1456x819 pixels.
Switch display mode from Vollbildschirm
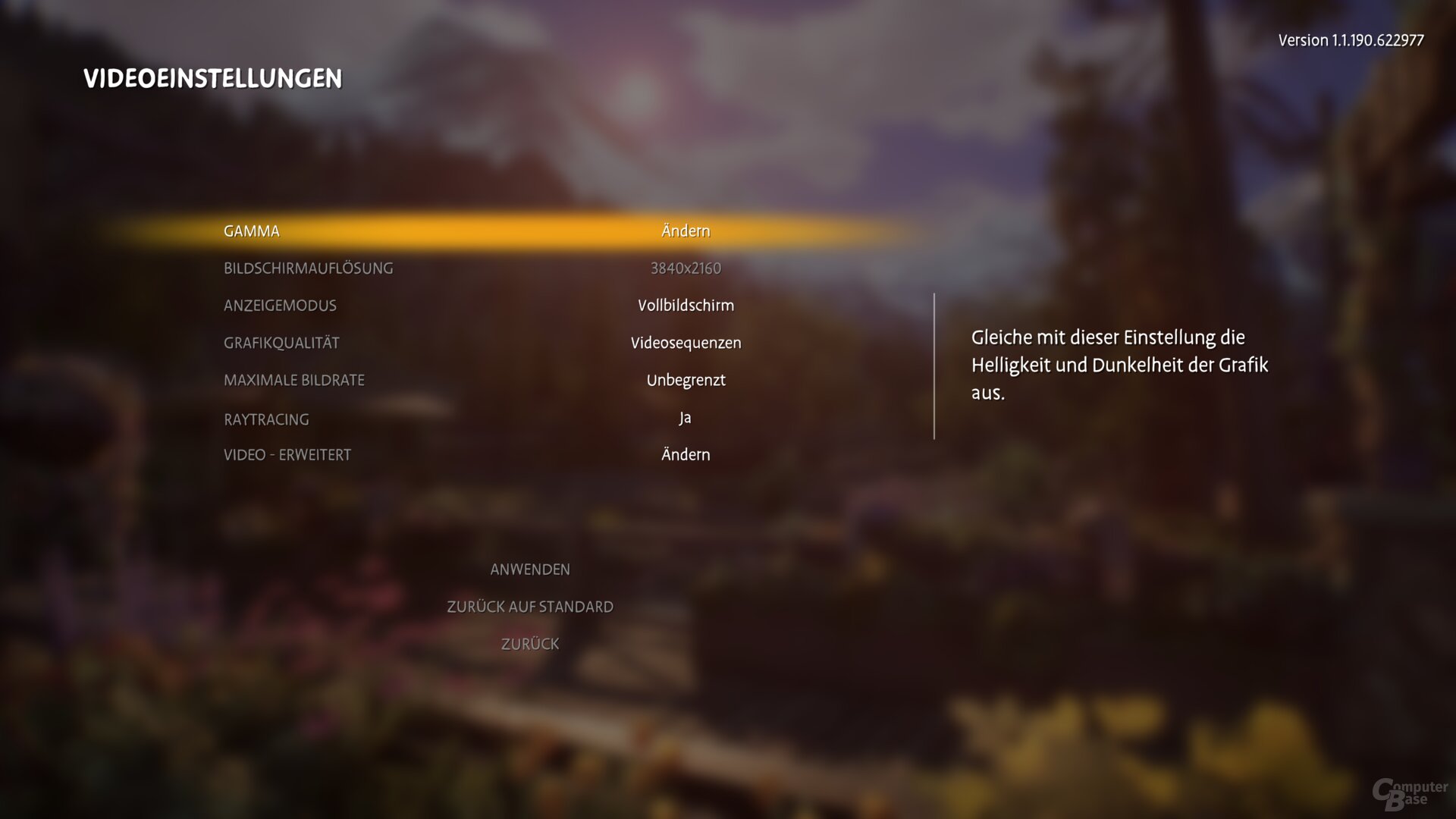685,305
